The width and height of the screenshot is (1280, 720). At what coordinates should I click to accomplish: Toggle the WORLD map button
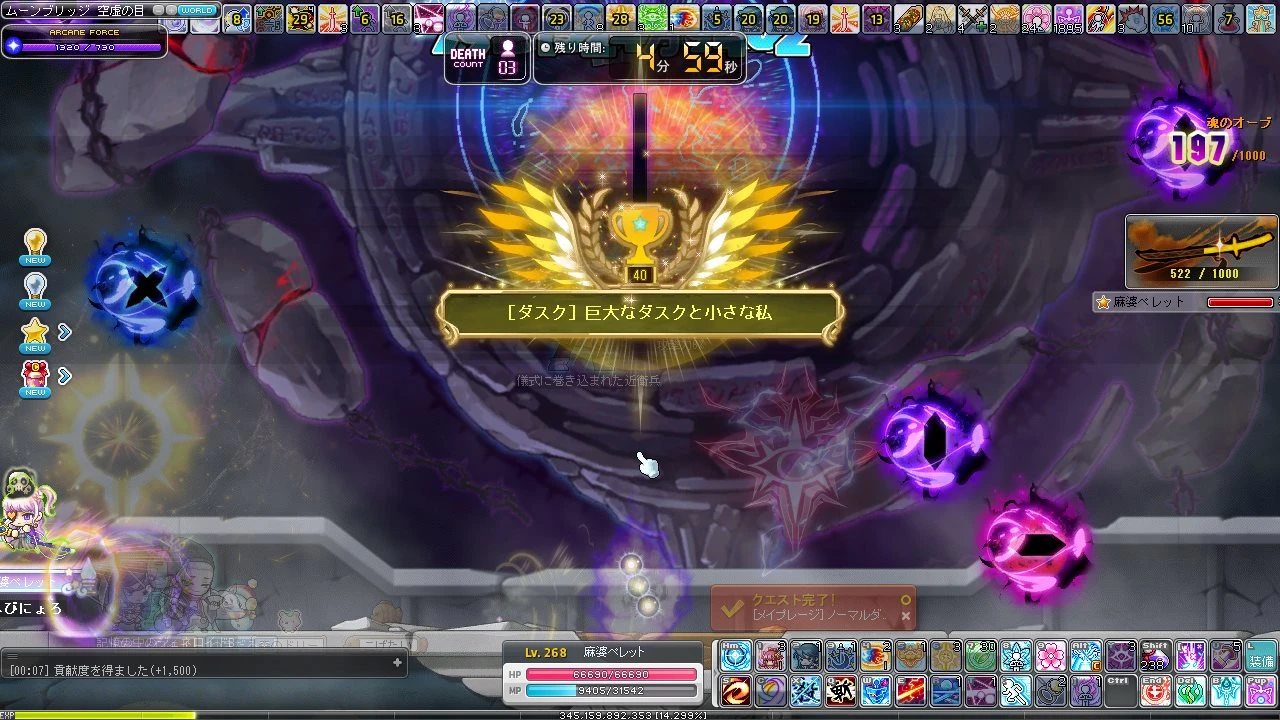point(196,10)
